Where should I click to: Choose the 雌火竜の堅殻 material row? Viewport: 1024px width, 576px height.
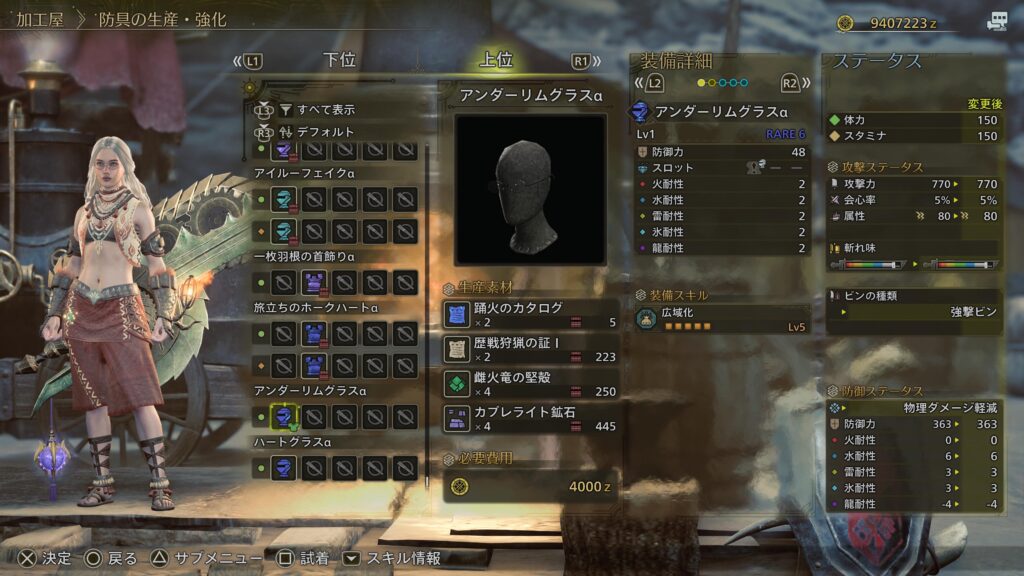click(x=531, y=383)
